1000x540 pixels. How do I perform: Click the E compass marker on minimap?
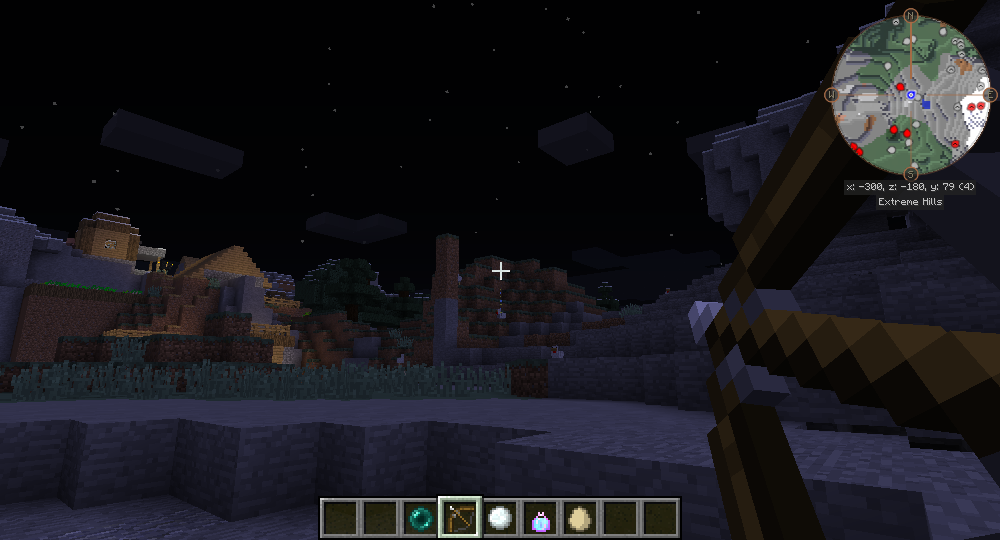tap(990, 95)
